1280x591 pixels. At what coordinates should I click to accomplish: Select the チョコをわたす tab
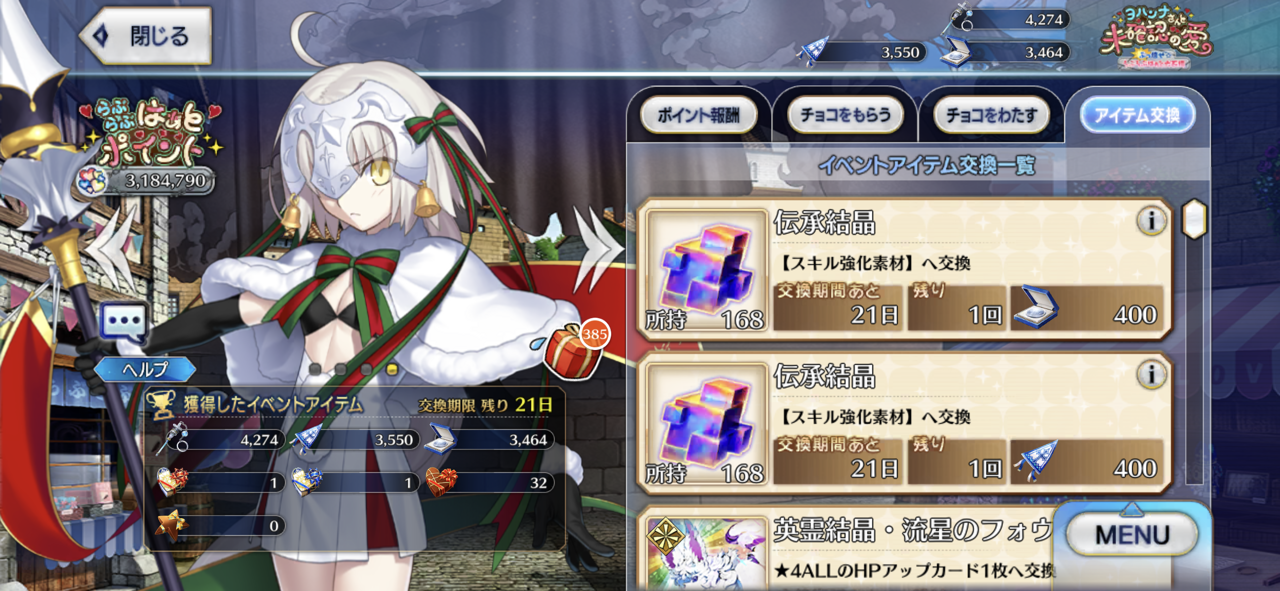pos(991,116)
